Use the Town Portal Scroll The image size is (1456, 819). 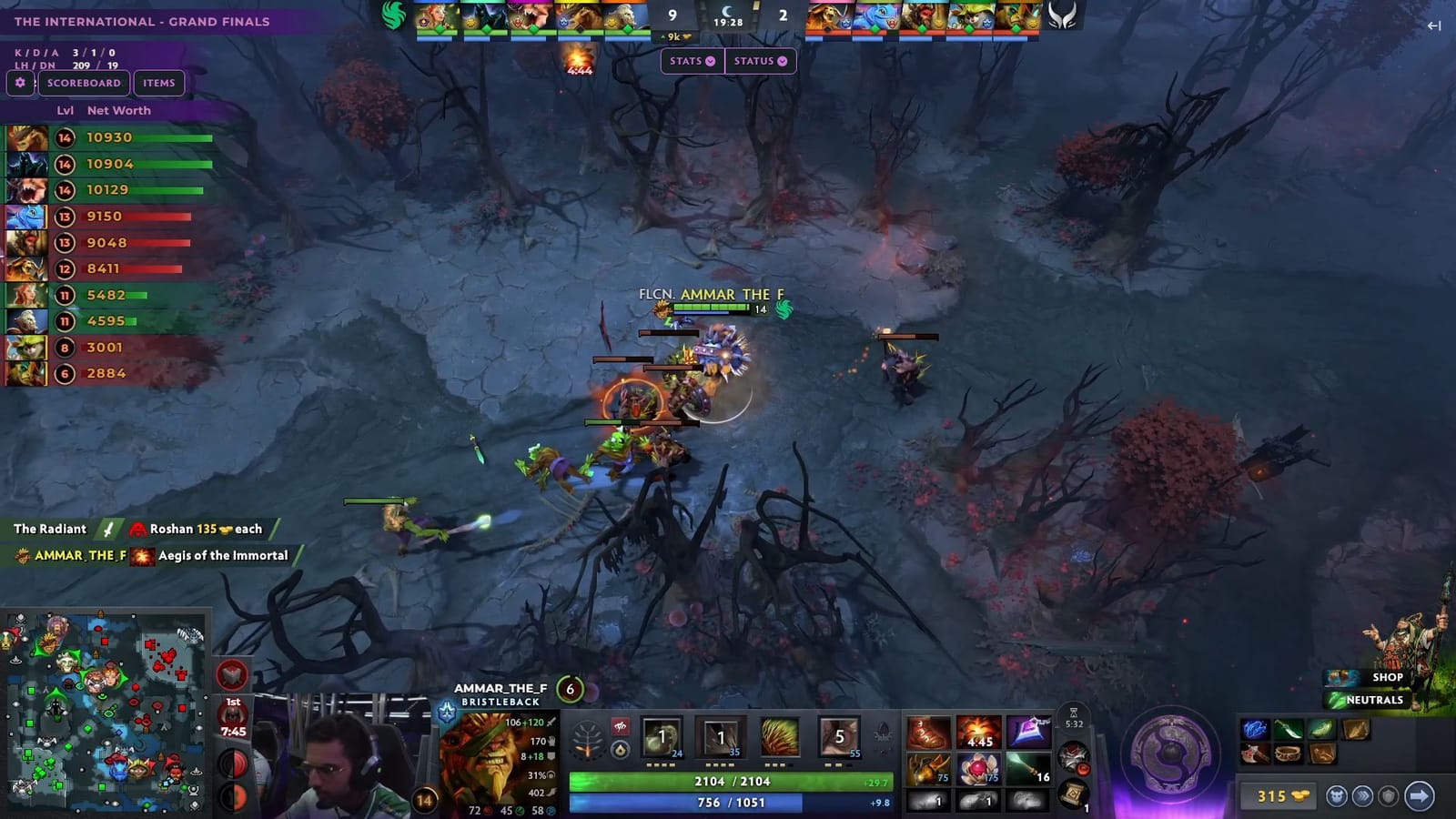click(1071, 794)
